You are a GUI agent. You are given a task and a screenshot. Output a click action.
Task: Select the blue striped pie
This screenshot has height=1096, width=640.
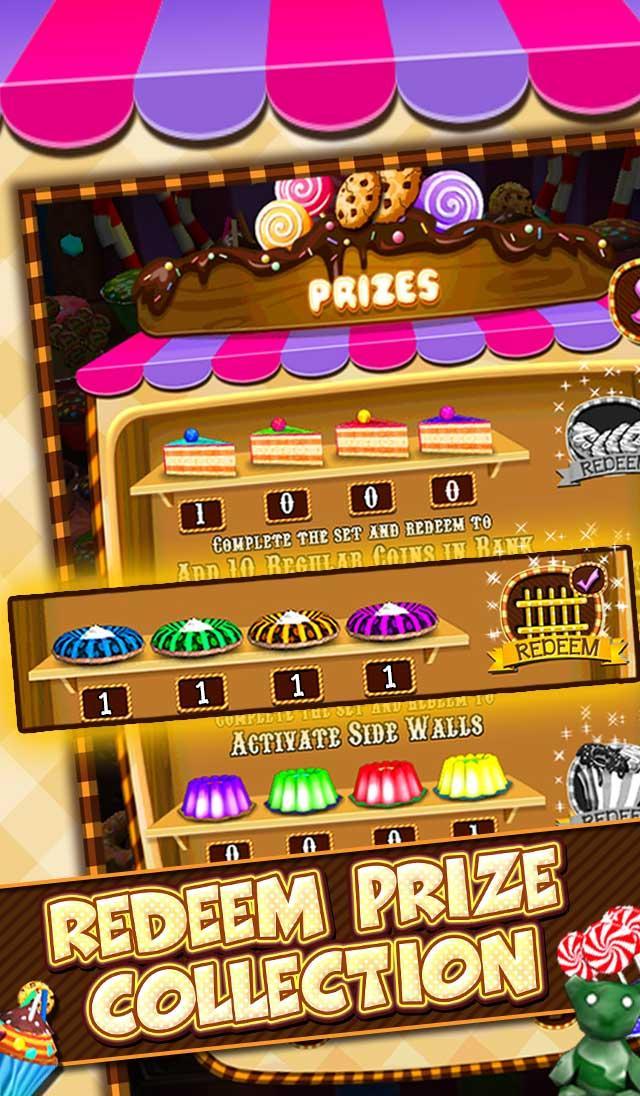[x=97, y=642]
